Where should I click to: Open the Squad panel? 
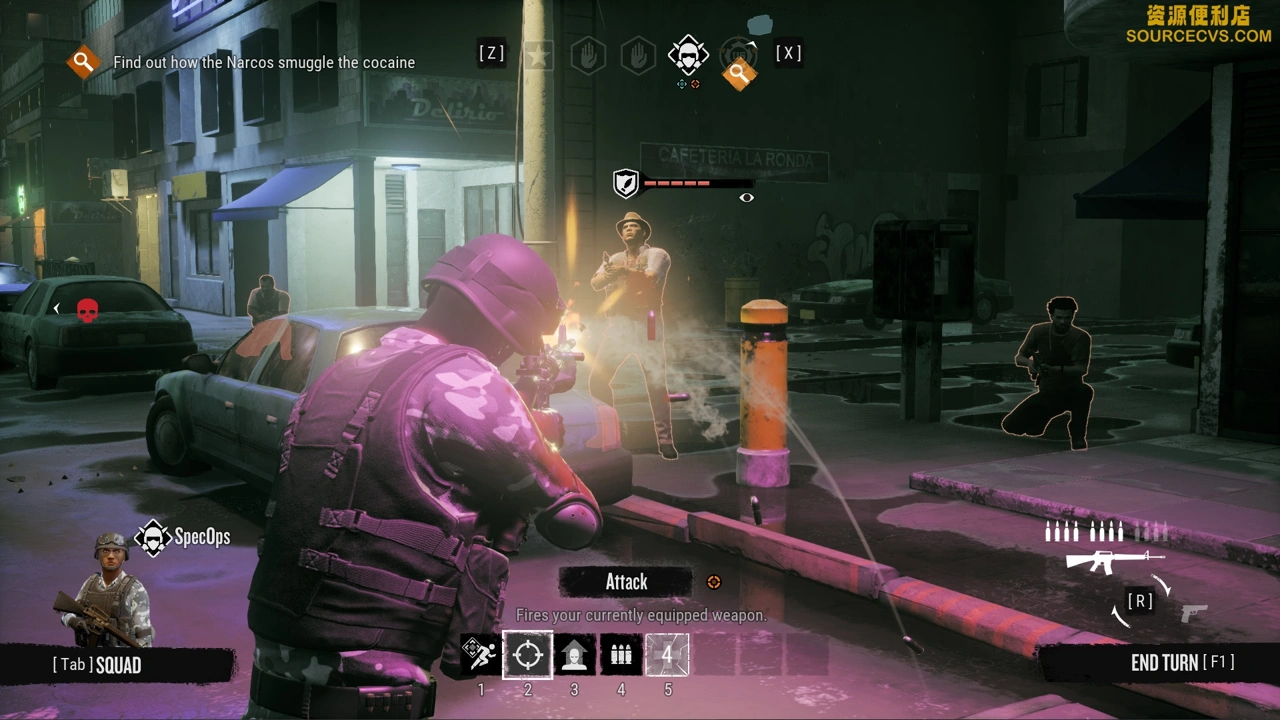click(97, 665)
